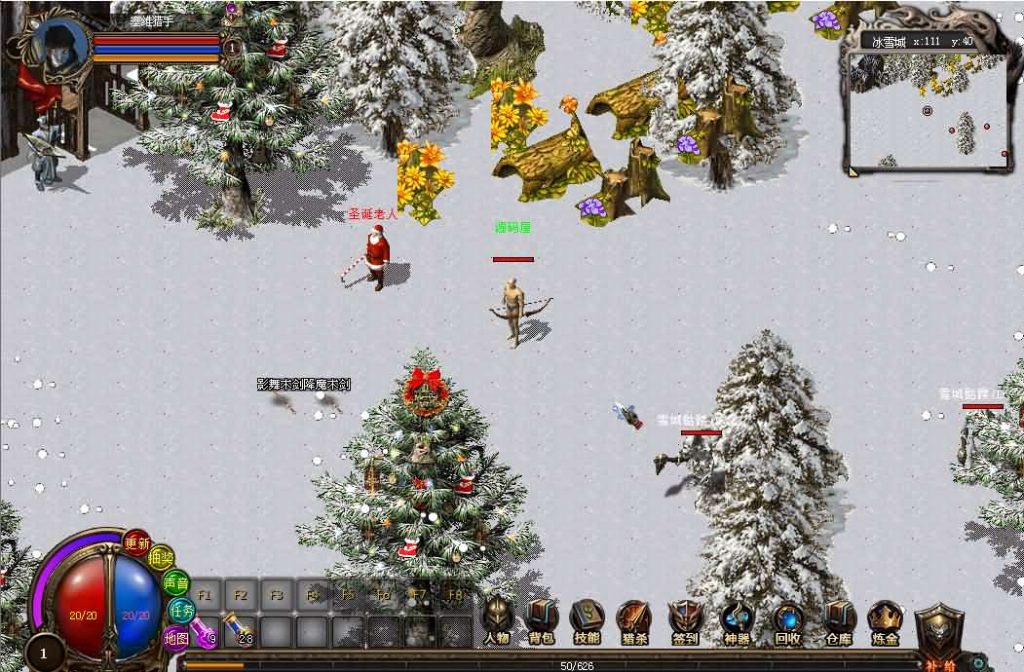
Task: Open the purple 地图 map orb
Action: pos(176,636)
